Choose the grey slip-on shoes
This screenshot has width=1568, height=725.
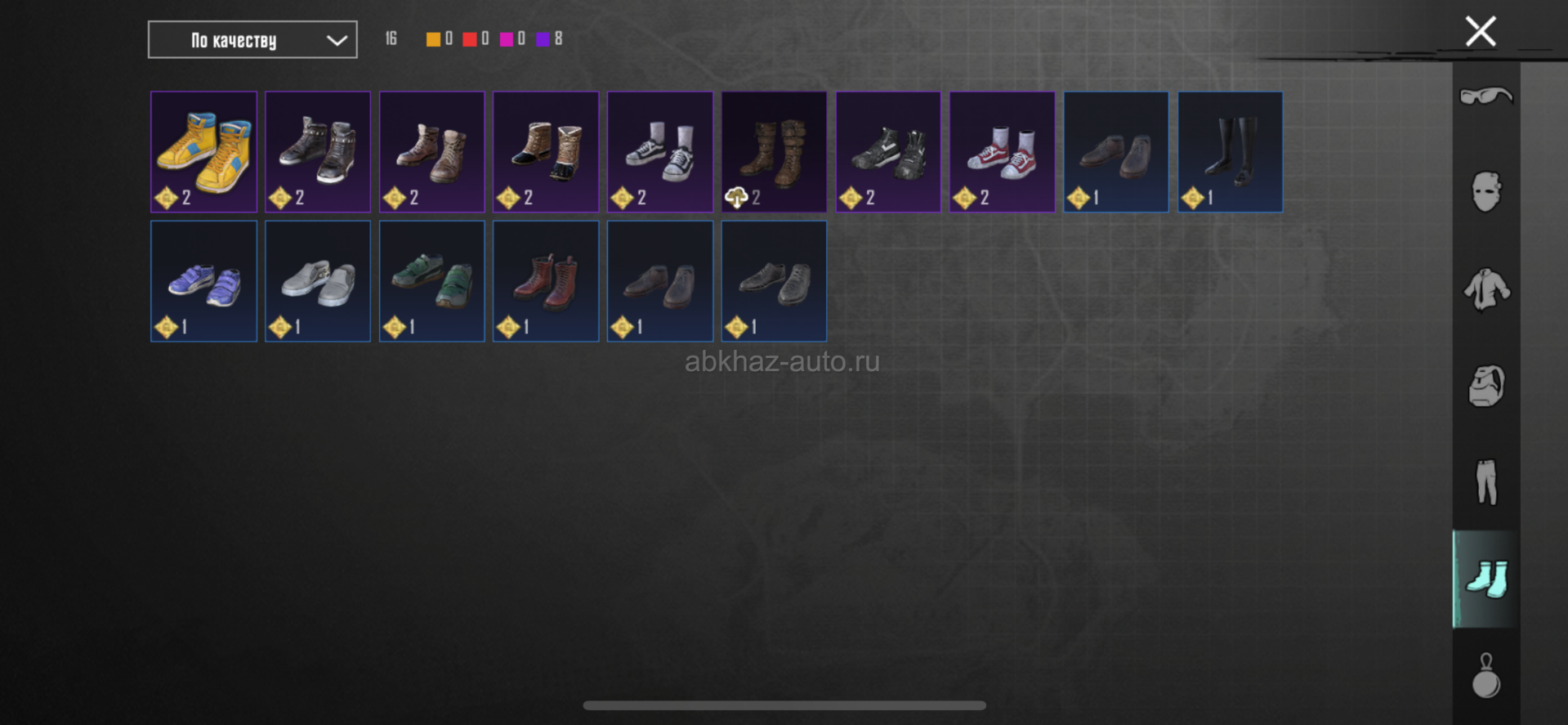click(x=318, y=281)
